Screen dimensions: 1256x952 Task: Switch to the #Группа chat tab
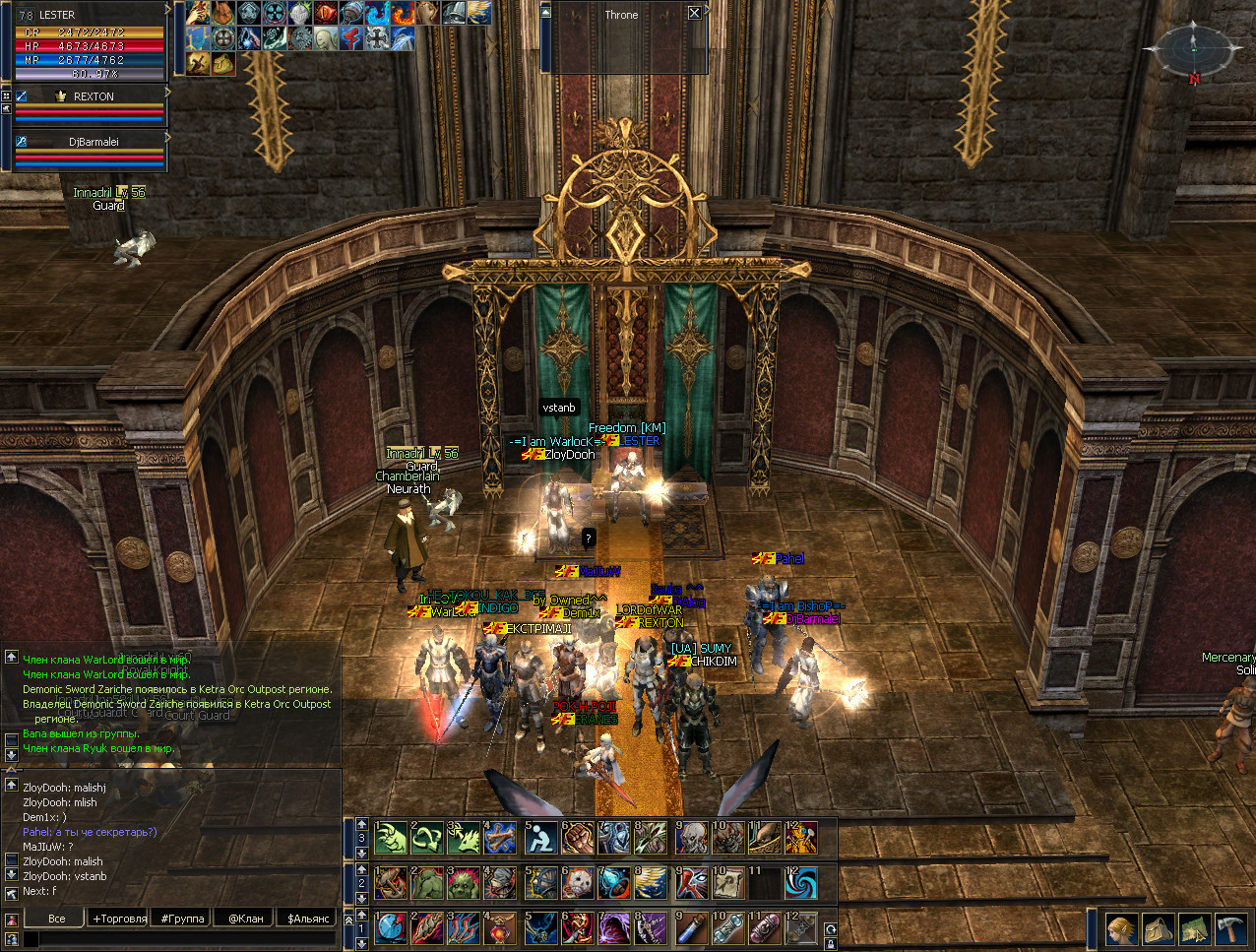(183, 919)
